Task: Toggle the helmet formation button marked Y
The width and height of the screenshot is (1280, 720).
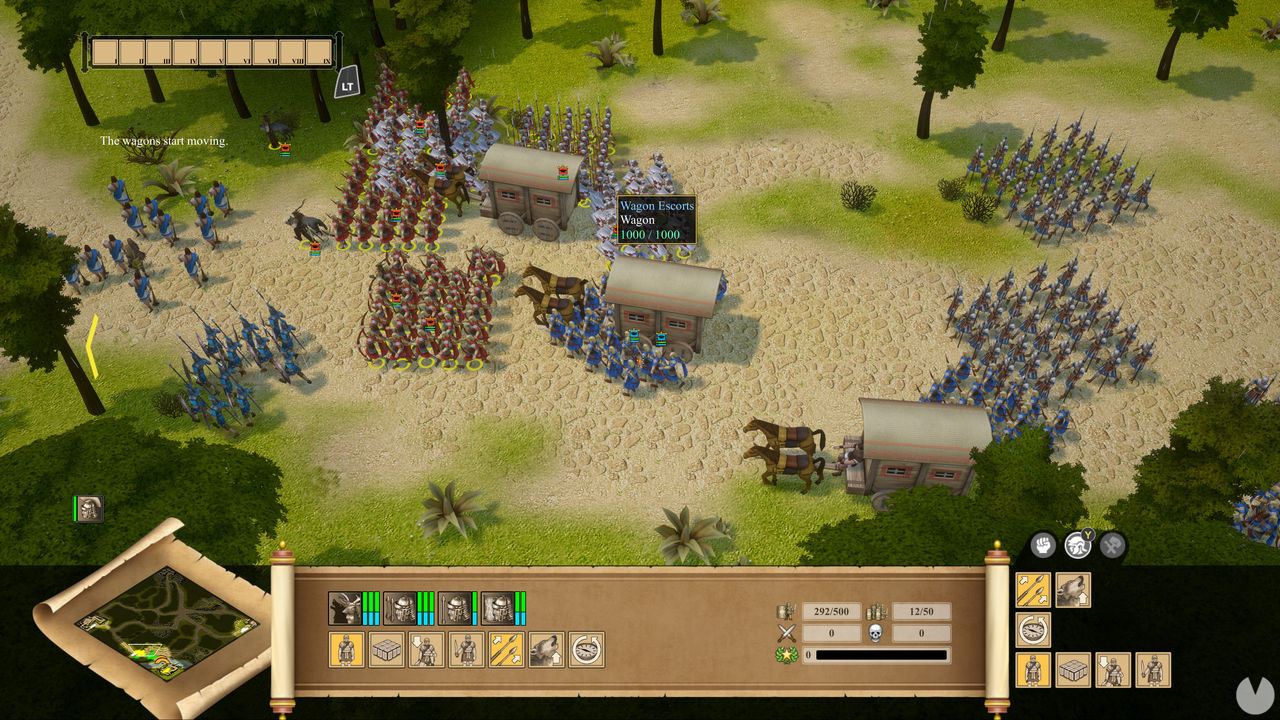Action: 1079,546
